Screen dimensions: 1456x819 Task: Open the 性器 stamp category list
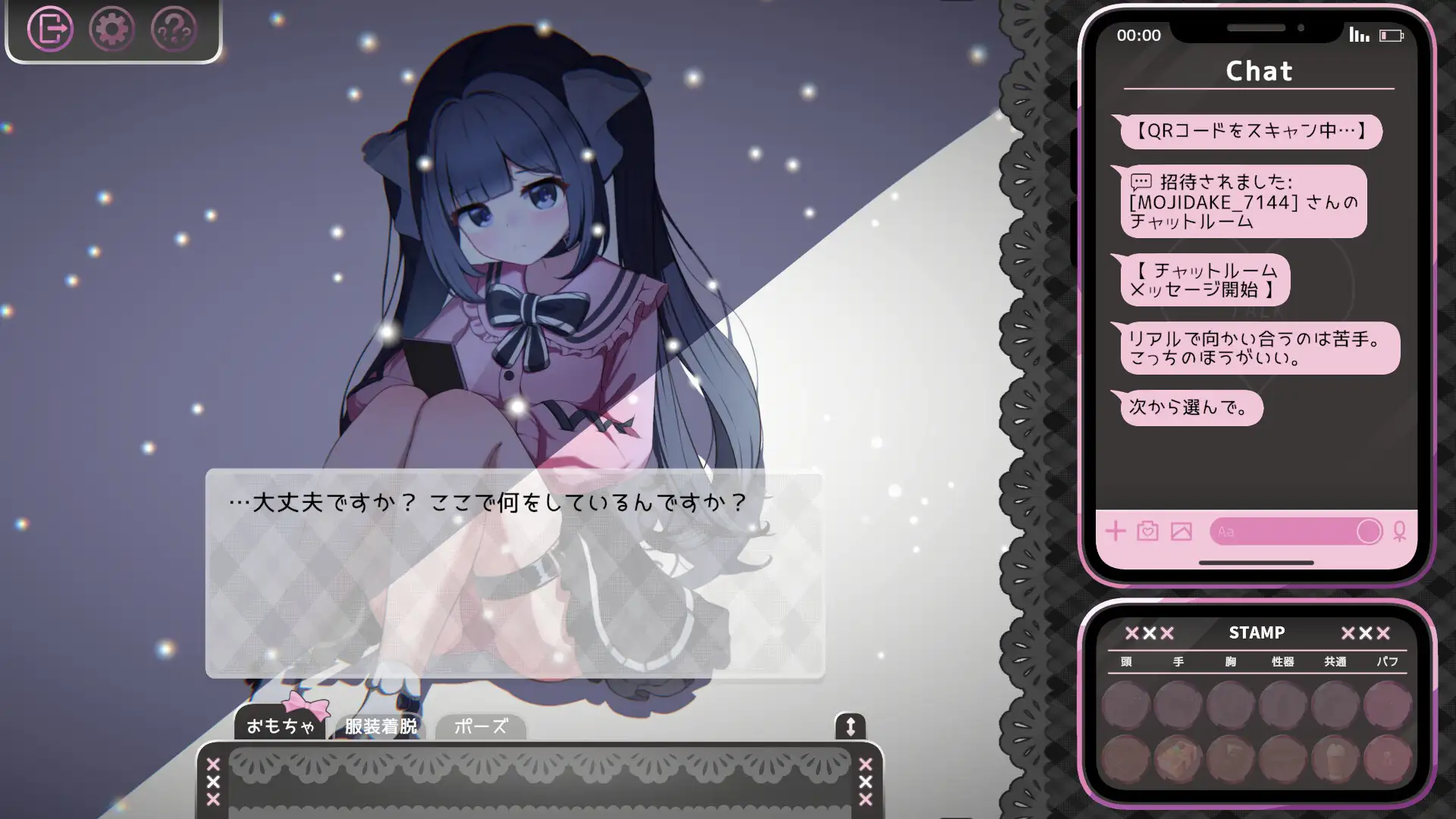coord(1282,661)
